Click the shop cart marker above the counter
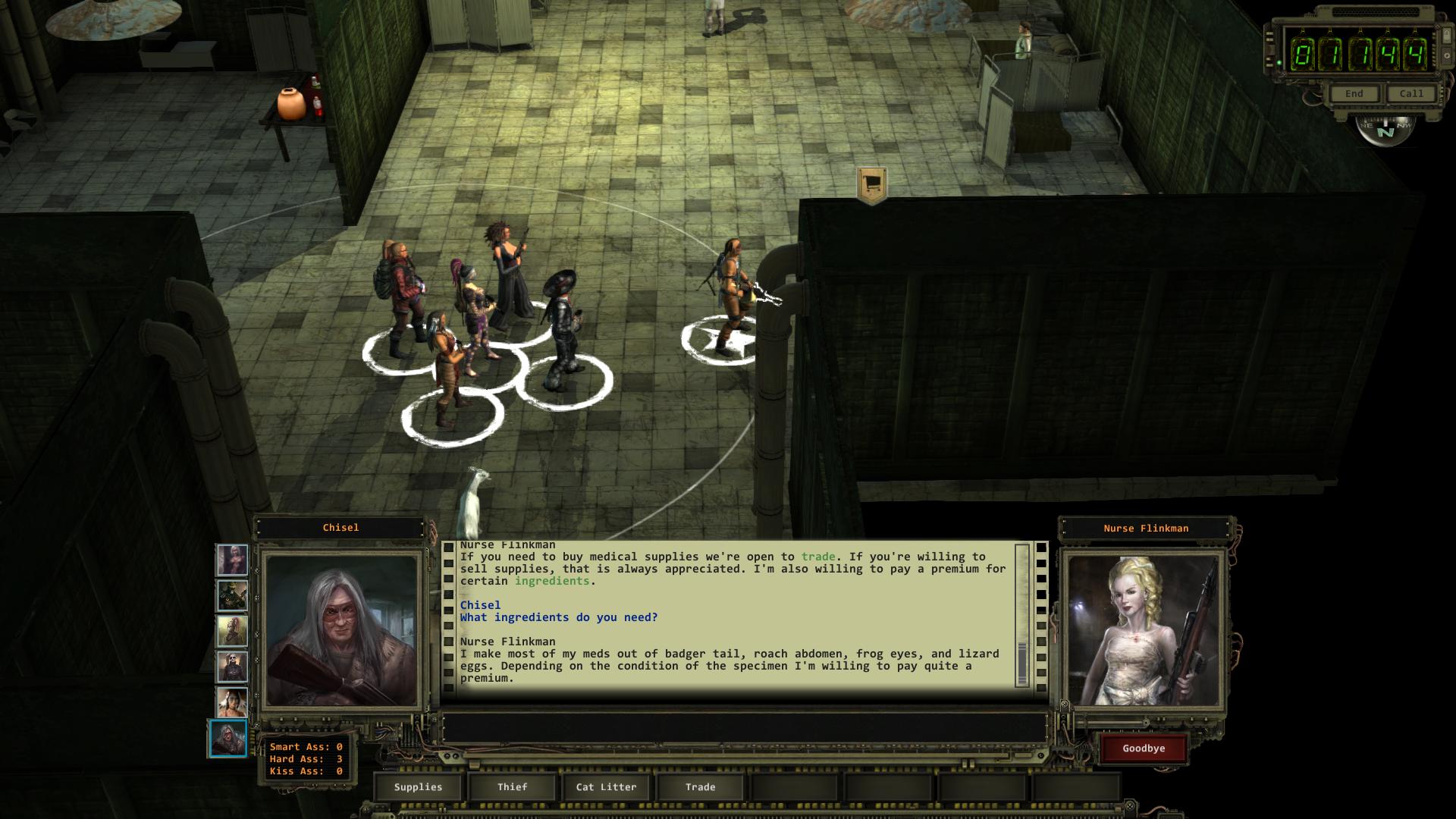 tap(871, 184)
